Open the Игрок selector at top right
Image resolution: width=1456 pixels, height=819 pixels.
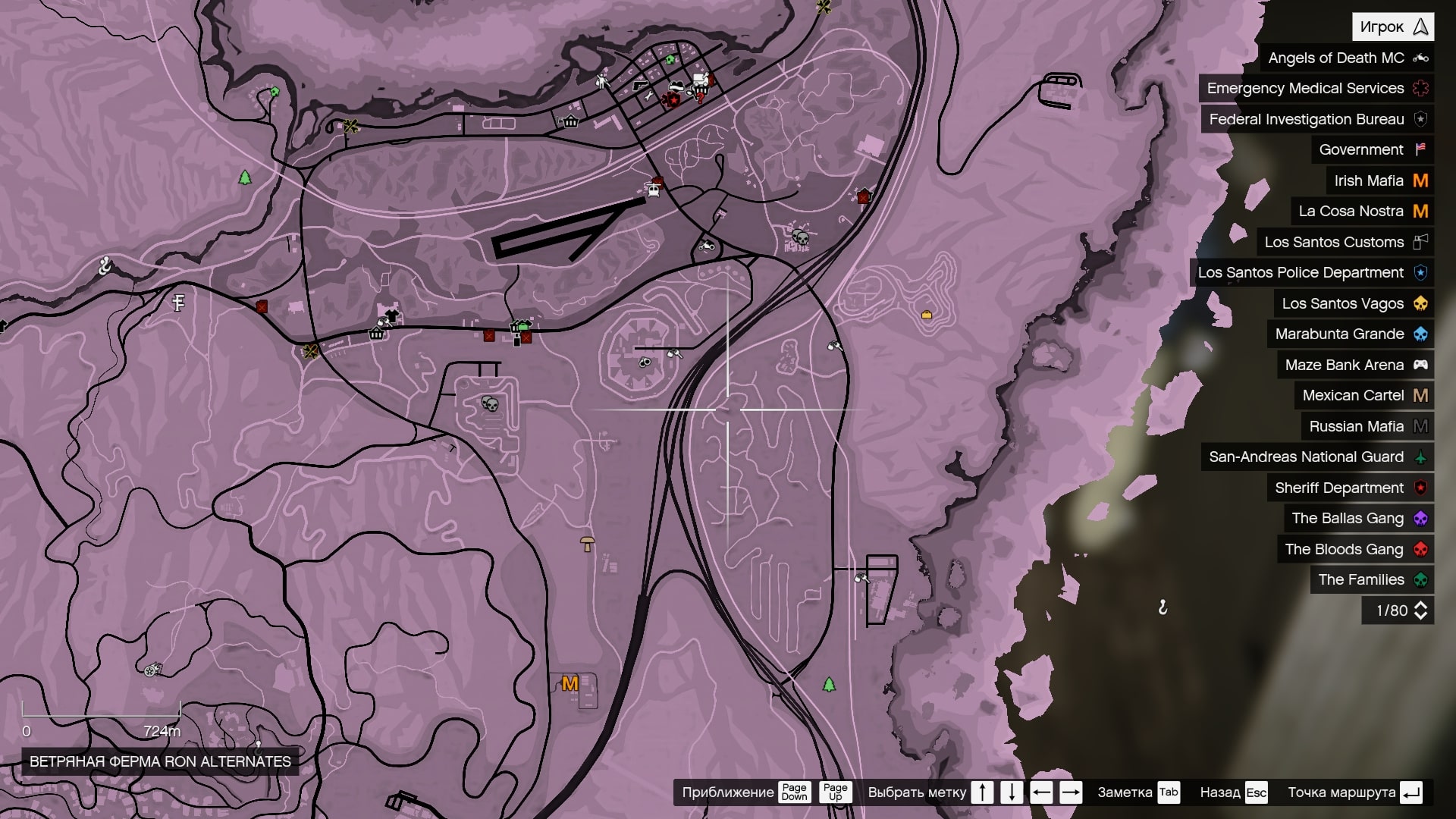[x=1392, y=26]
